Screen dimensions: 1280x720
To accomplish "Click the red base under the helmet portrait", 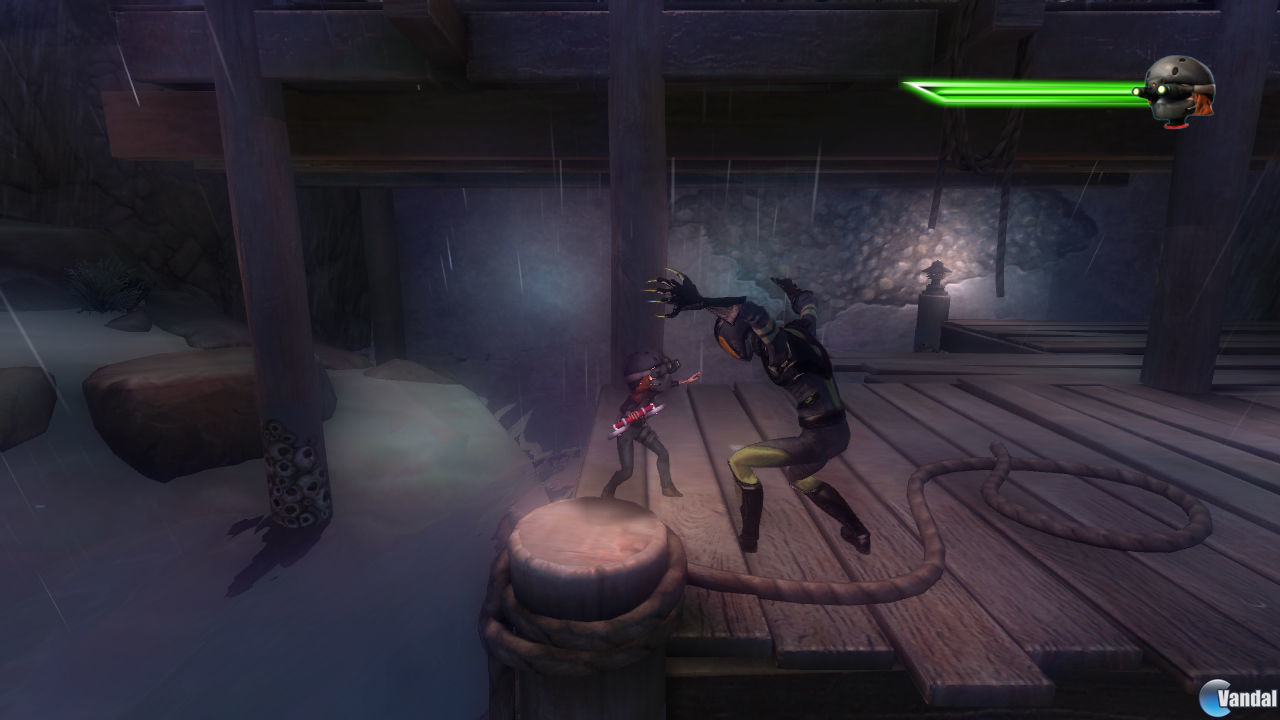I will click(x=1175, y=125).
